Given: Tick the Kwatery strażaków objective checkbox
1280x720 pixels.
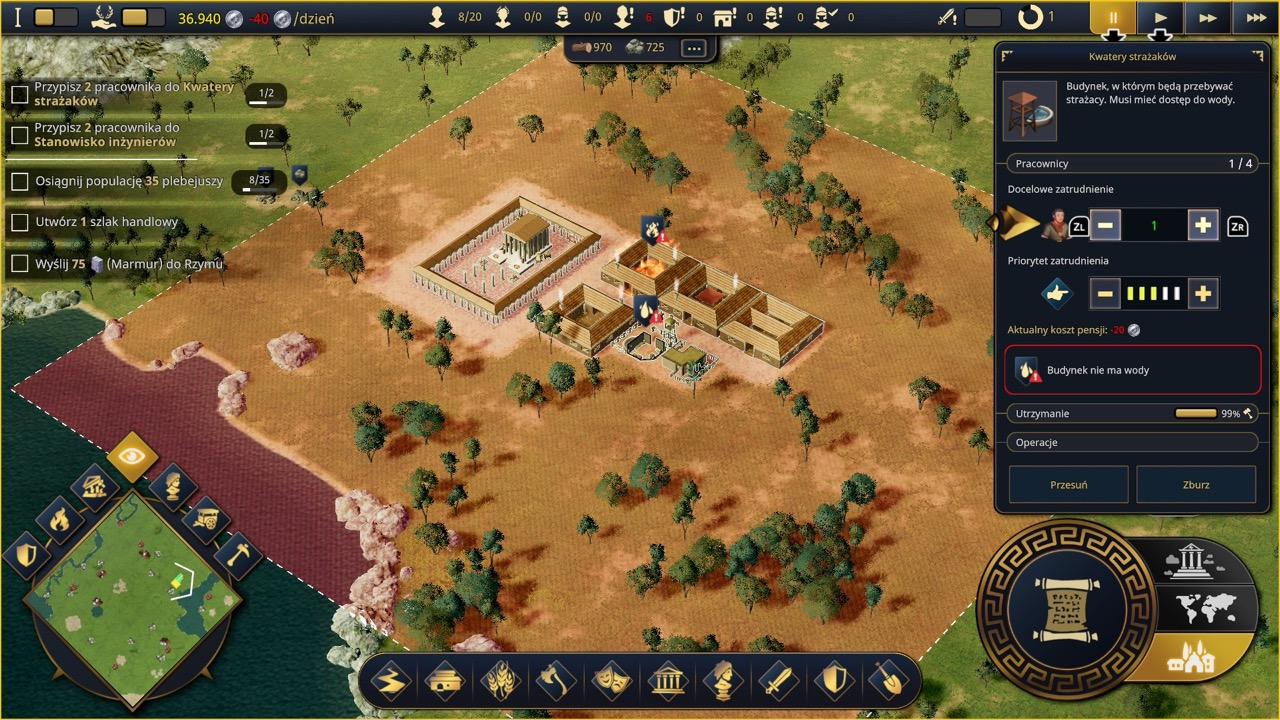Looking at the screenshot, I should (19, 94).
